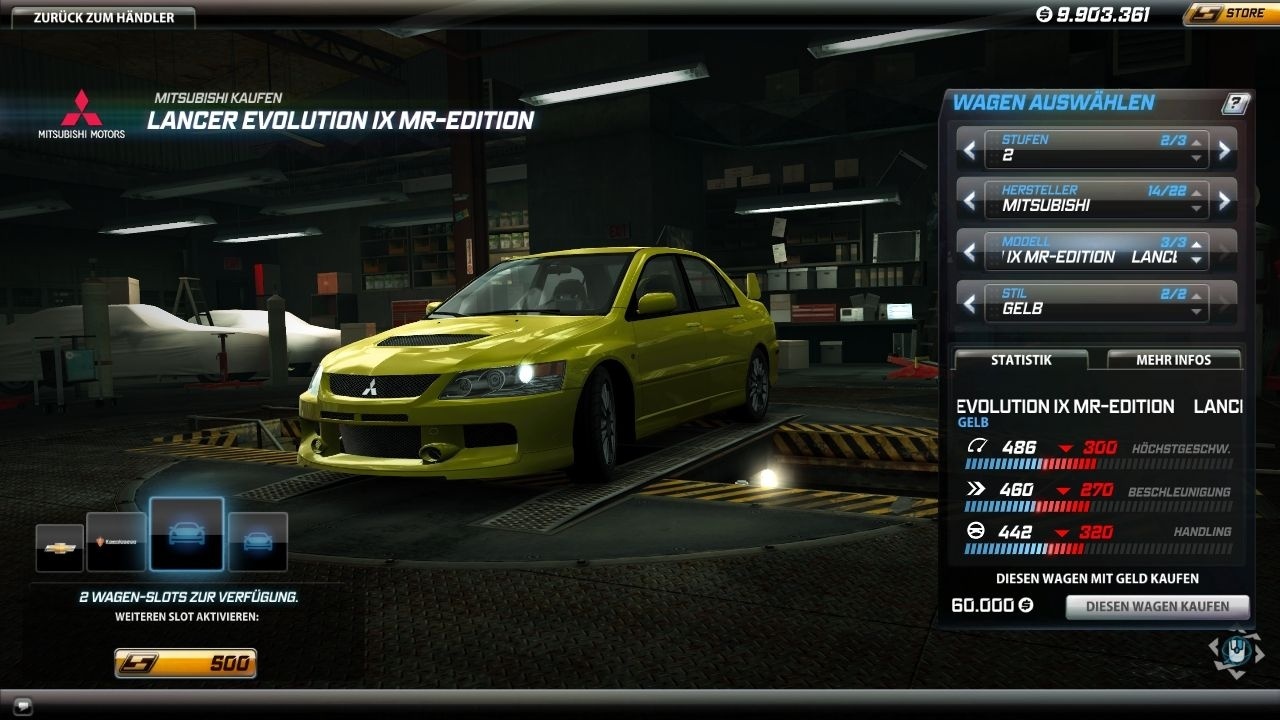Select the Koenigsegg car slot
This screenshot has width=1280, height=720.
coord(116,541)
